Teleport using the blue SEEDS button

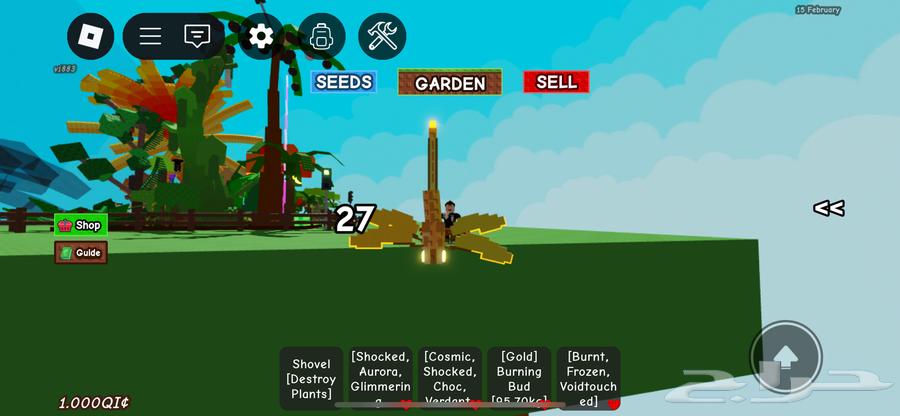[343, 82]
